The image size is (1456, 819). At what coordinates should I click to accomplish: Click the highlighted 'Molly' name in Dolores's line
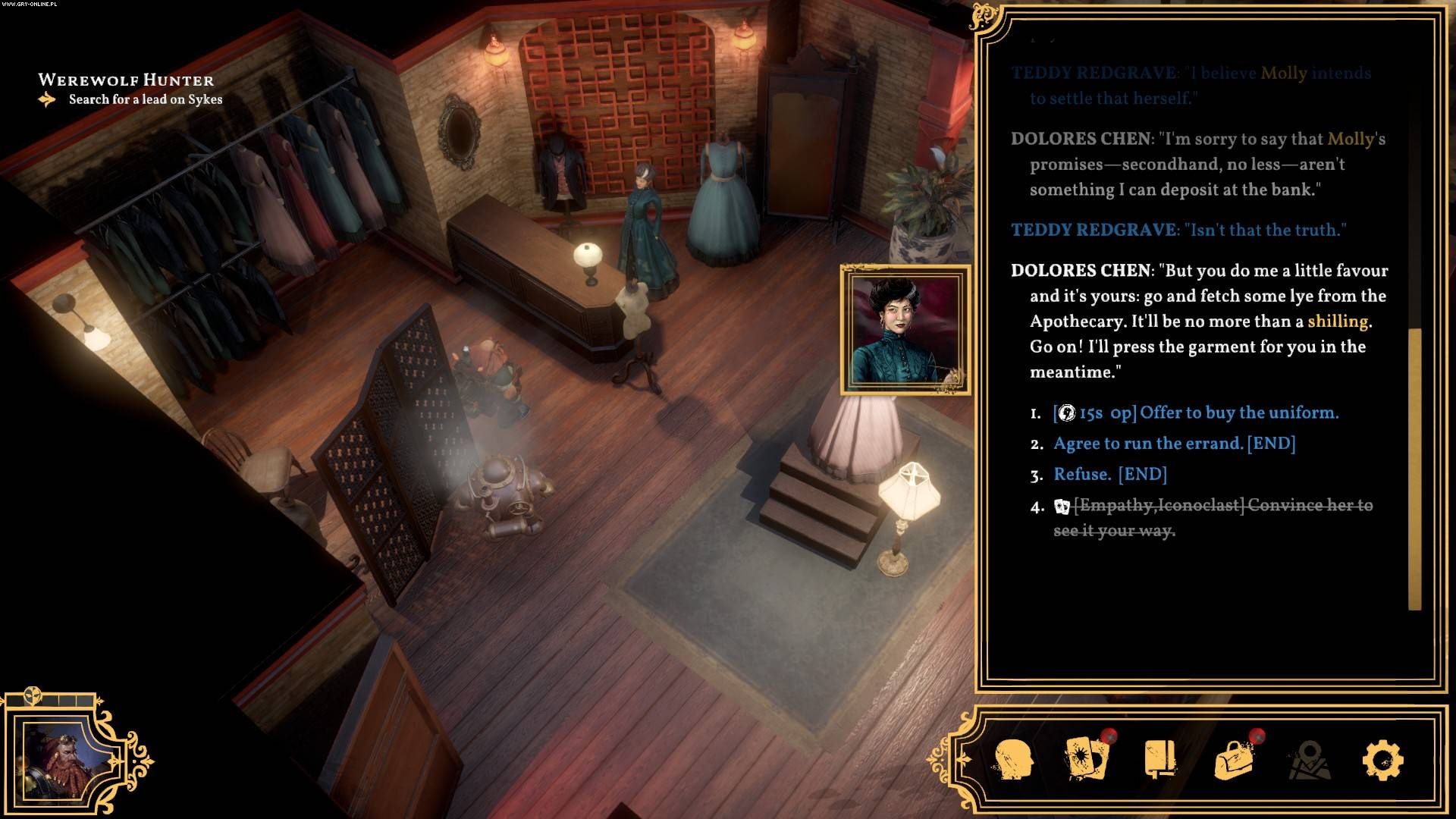pyautogui.click(x=1351, y=139)
